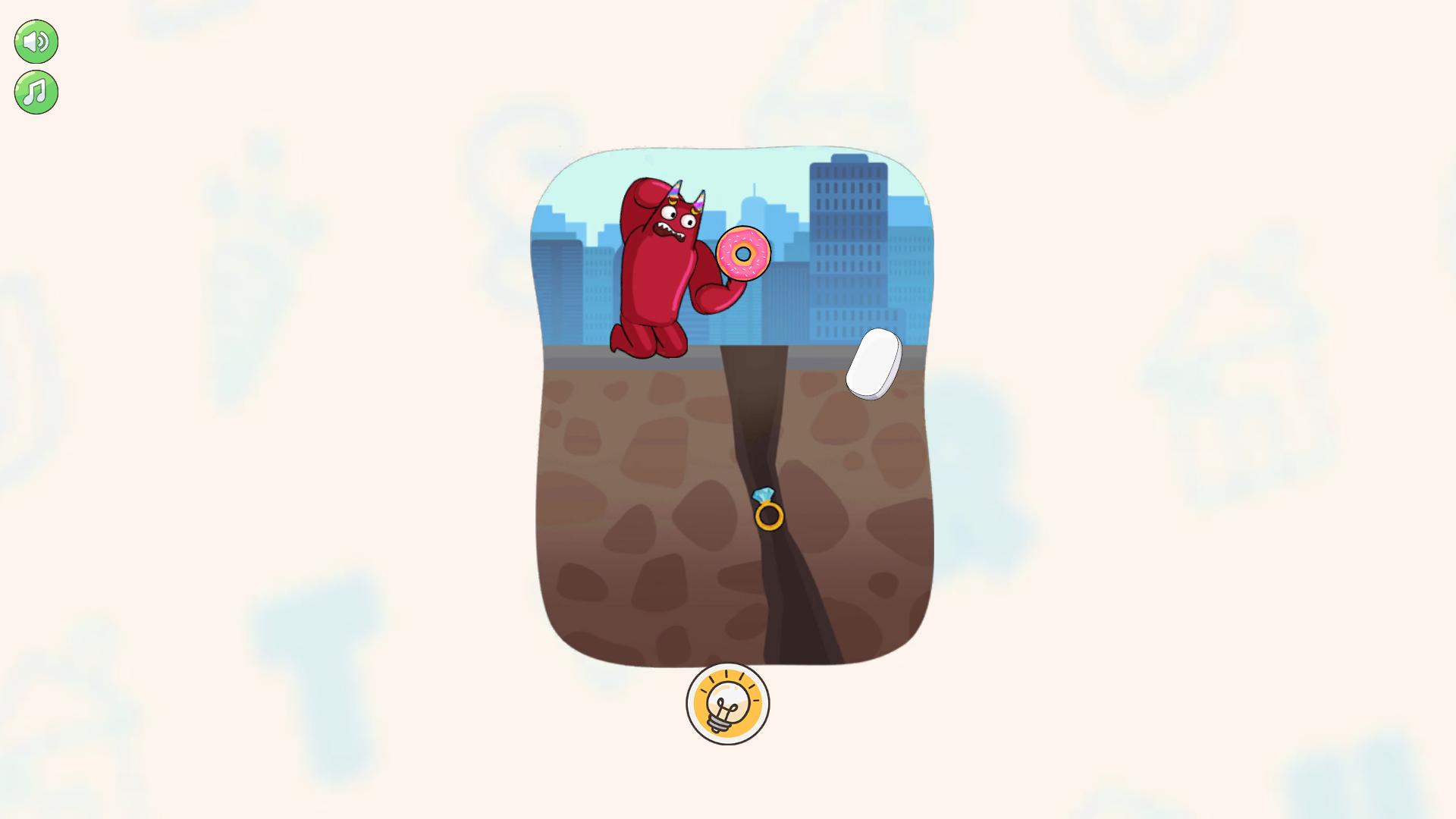Turn the background music on or off
This screenshot has width=1456, height=819.
[x=35, y=93]
